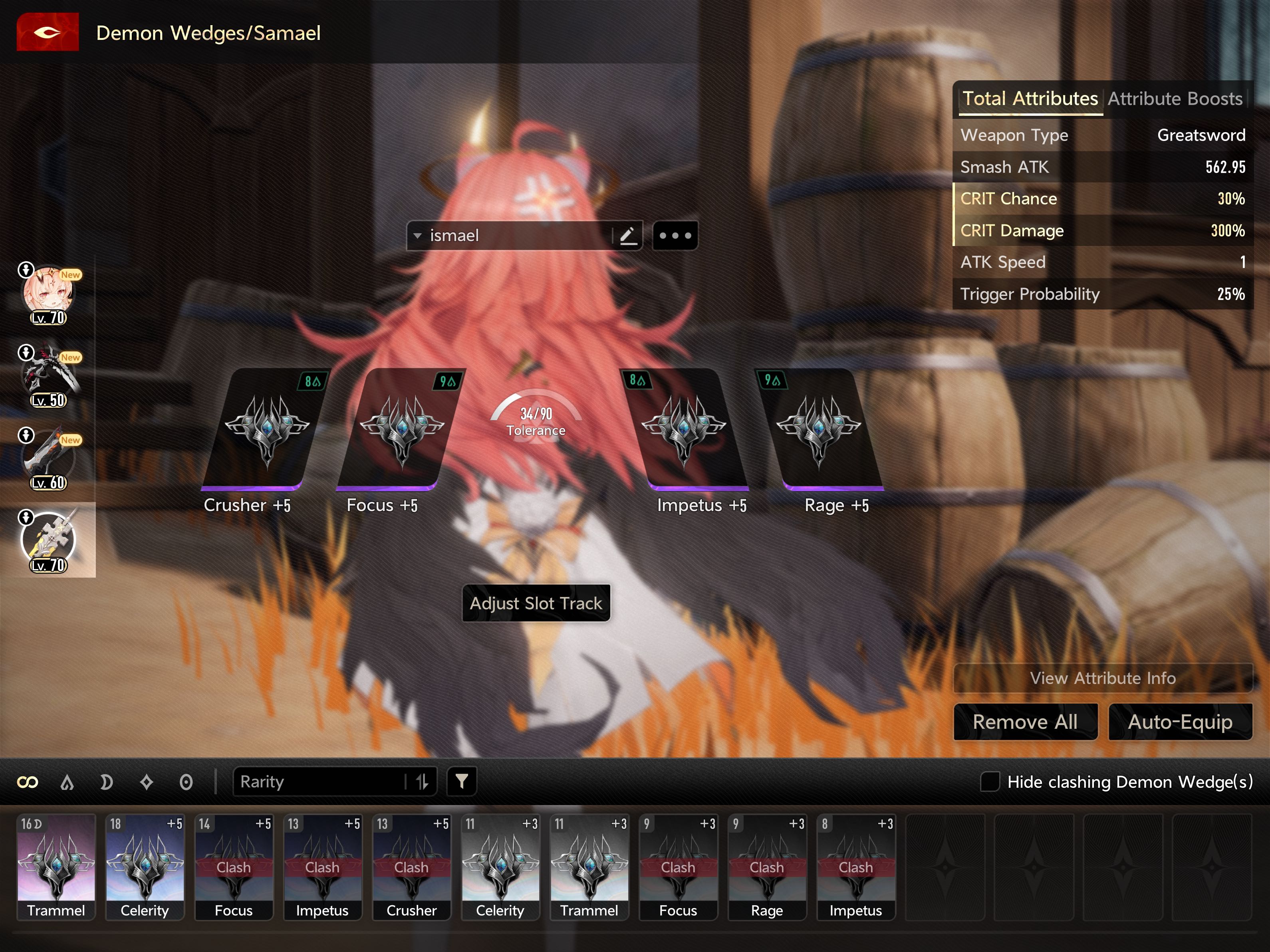The image size is (1270, 952).
Task: Open the three-dot options menu
Action: (675, 236)
